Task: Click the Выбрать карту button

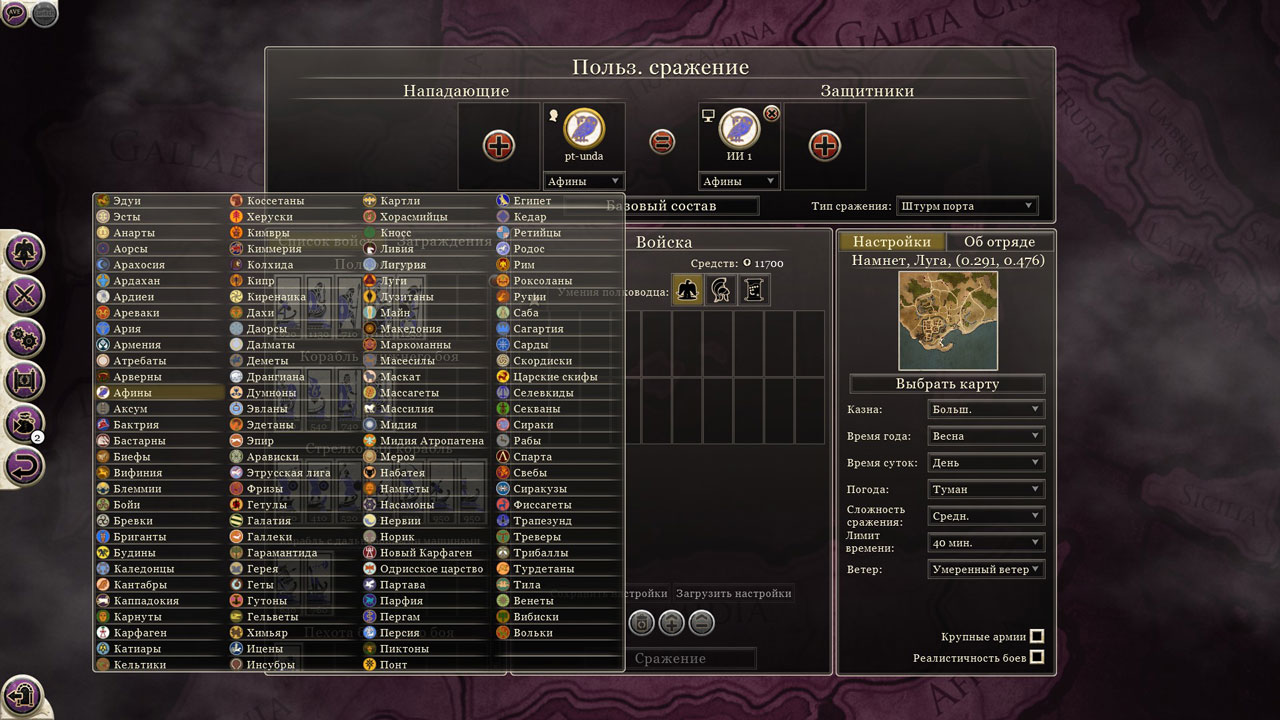Action: (x=946, y=384)
